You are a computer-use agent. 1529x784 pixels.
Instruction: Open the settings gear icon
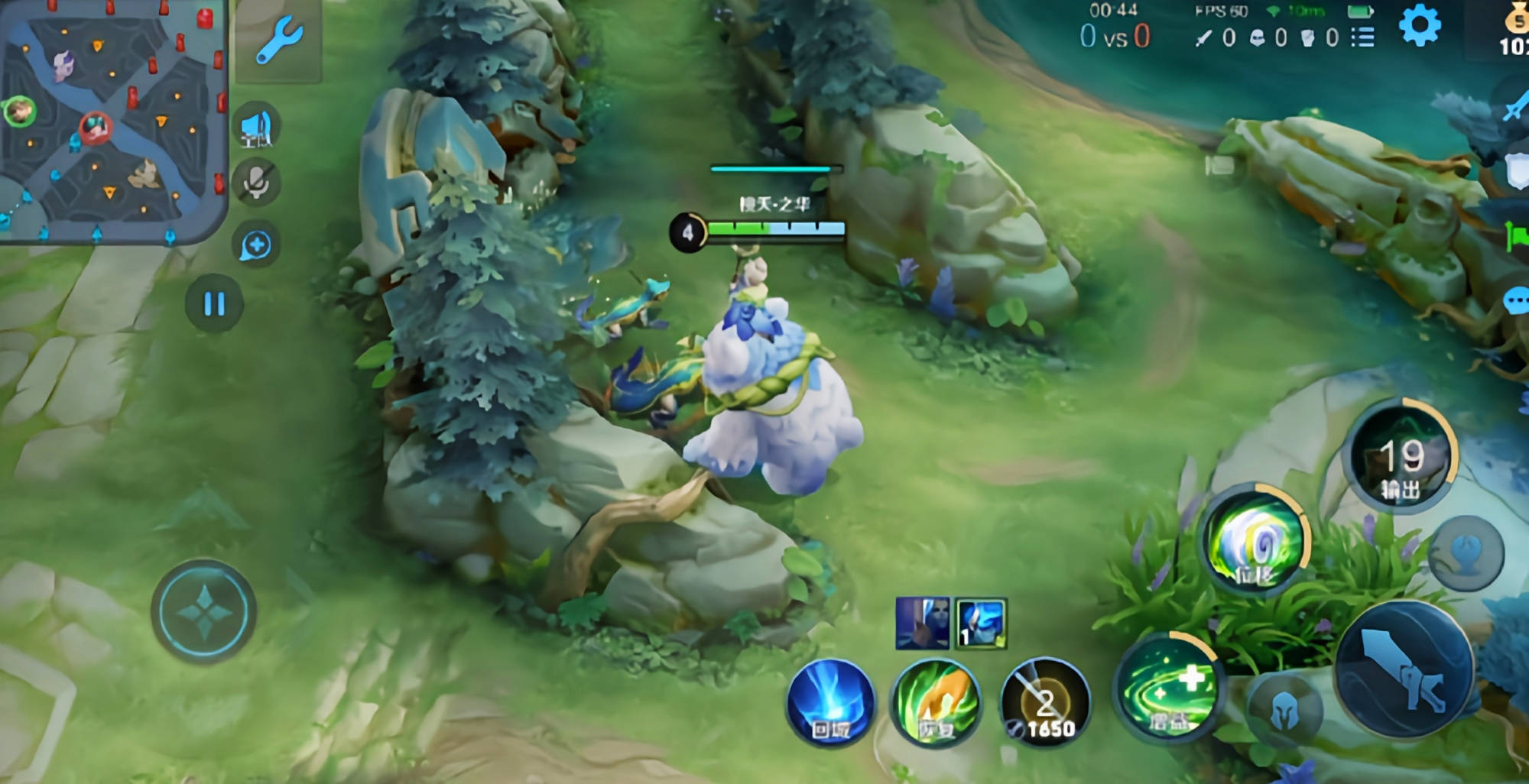point(1420,26)
